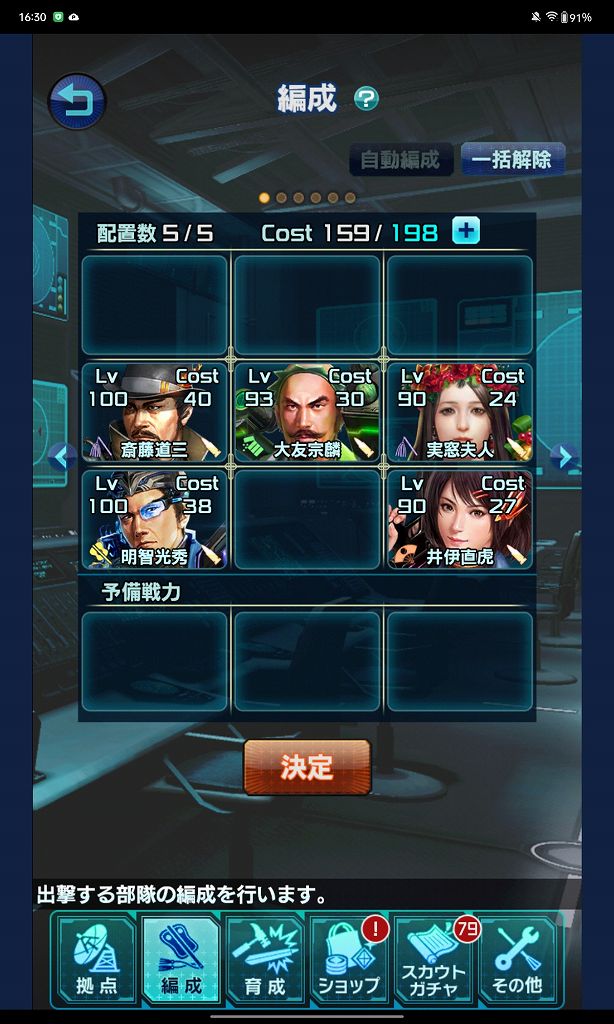
Task: Select the 実窓夫人 unit card
Action: (x=460, y=412)
